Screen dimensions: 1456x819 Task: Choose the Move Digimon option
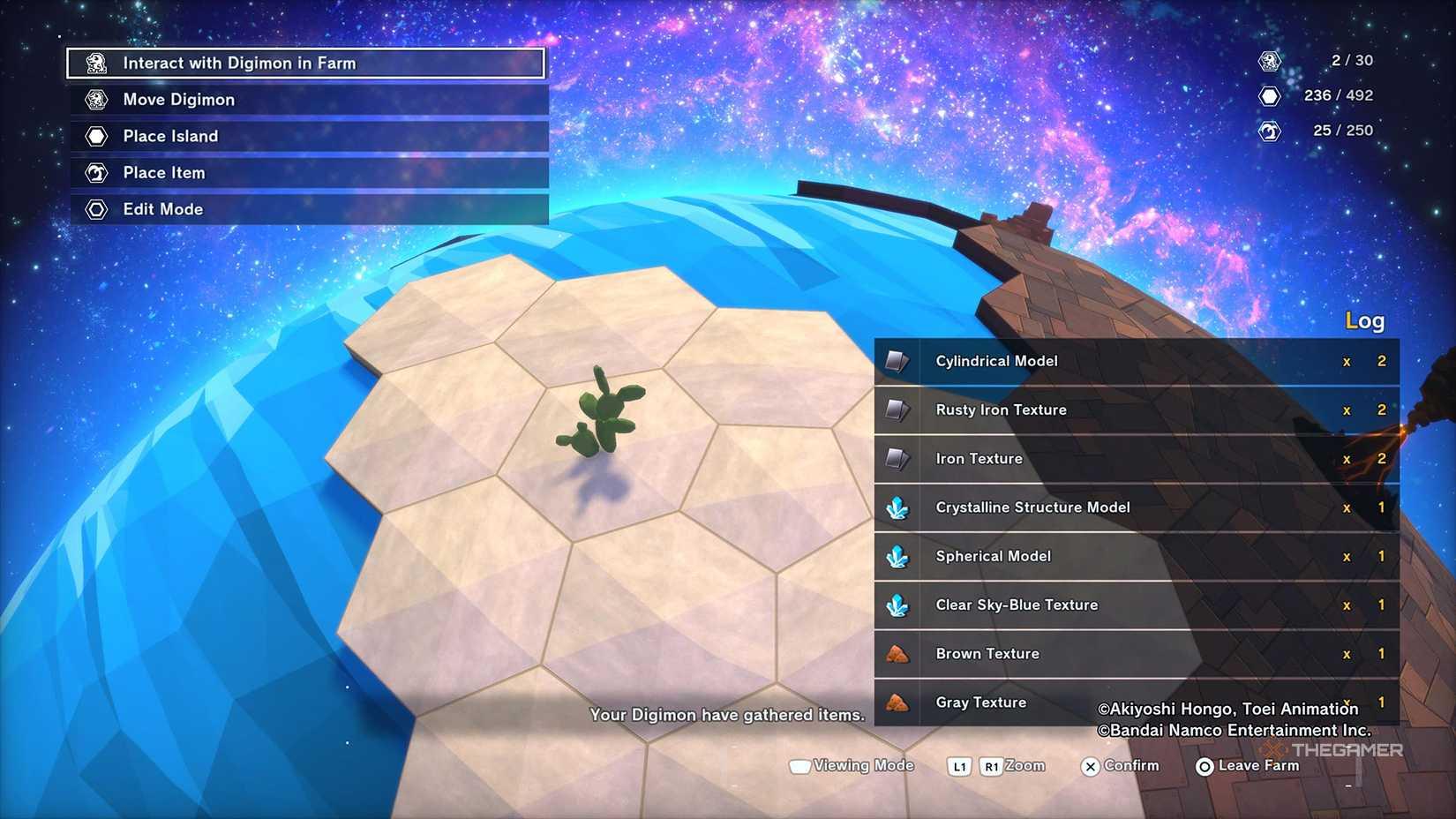tap(309, 100)
